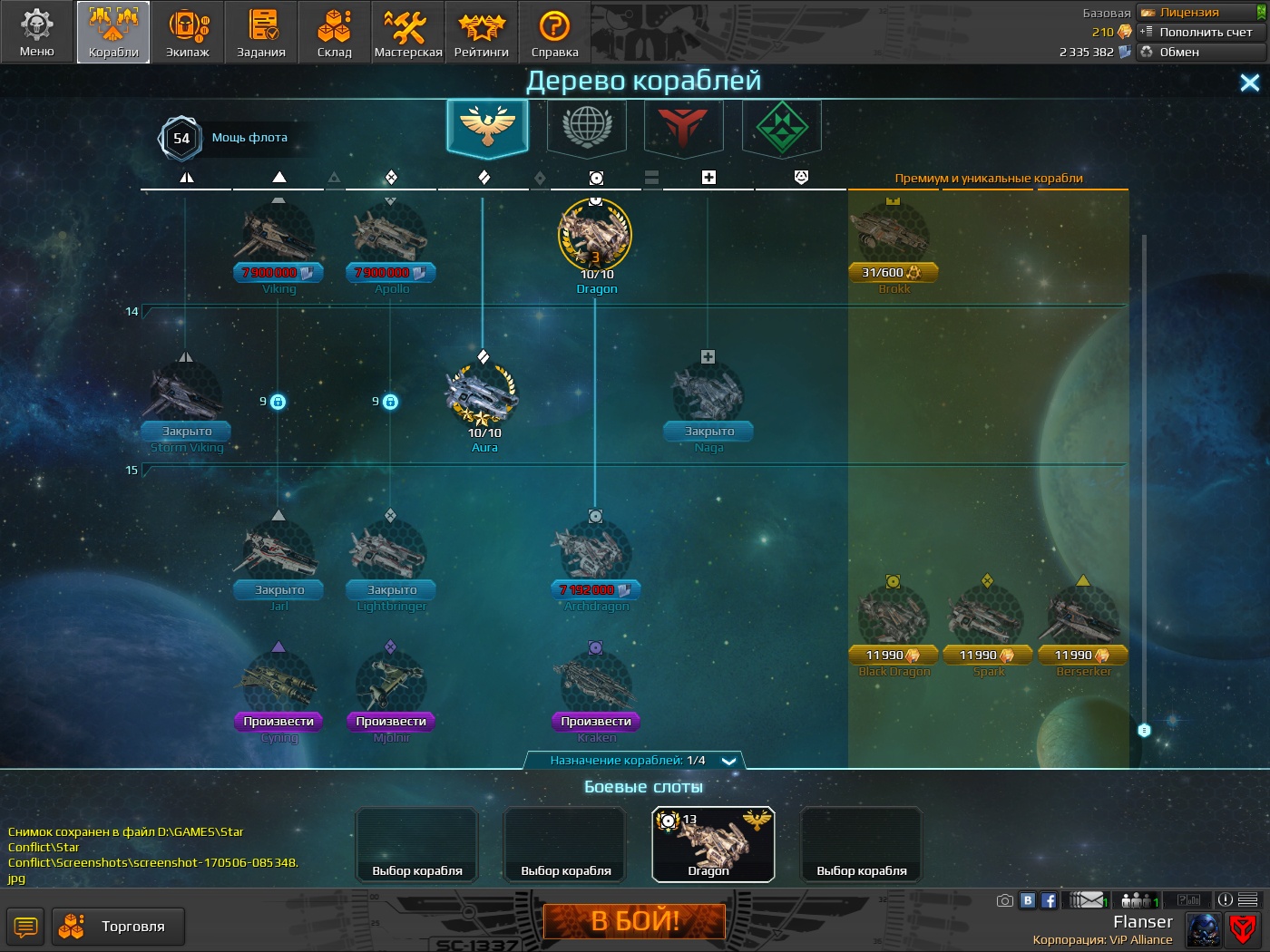Launch battle with В БОЙ! button
1270x952 pixels.
634,921
